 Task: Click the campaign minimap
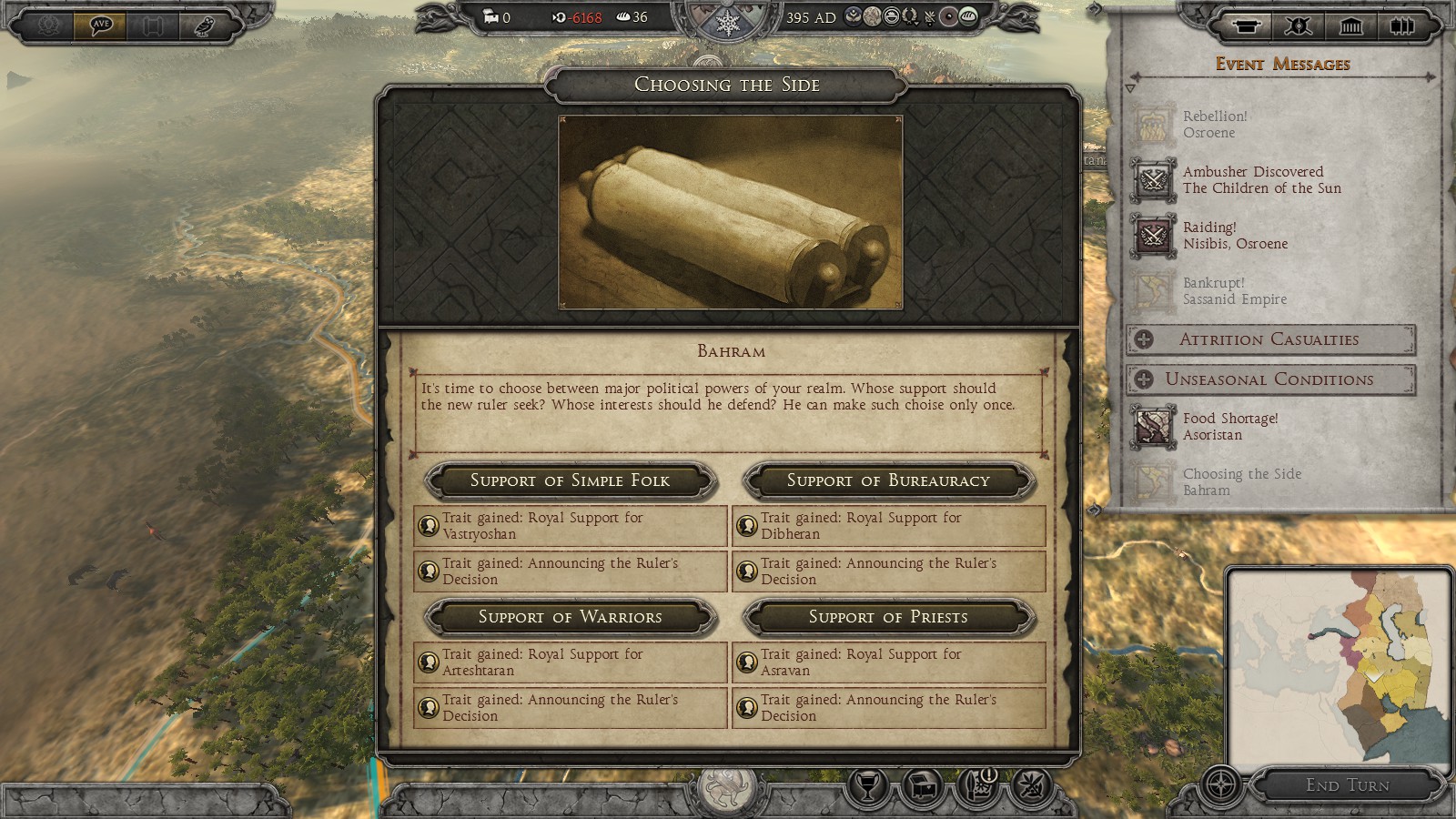(x=1338, y=666)
